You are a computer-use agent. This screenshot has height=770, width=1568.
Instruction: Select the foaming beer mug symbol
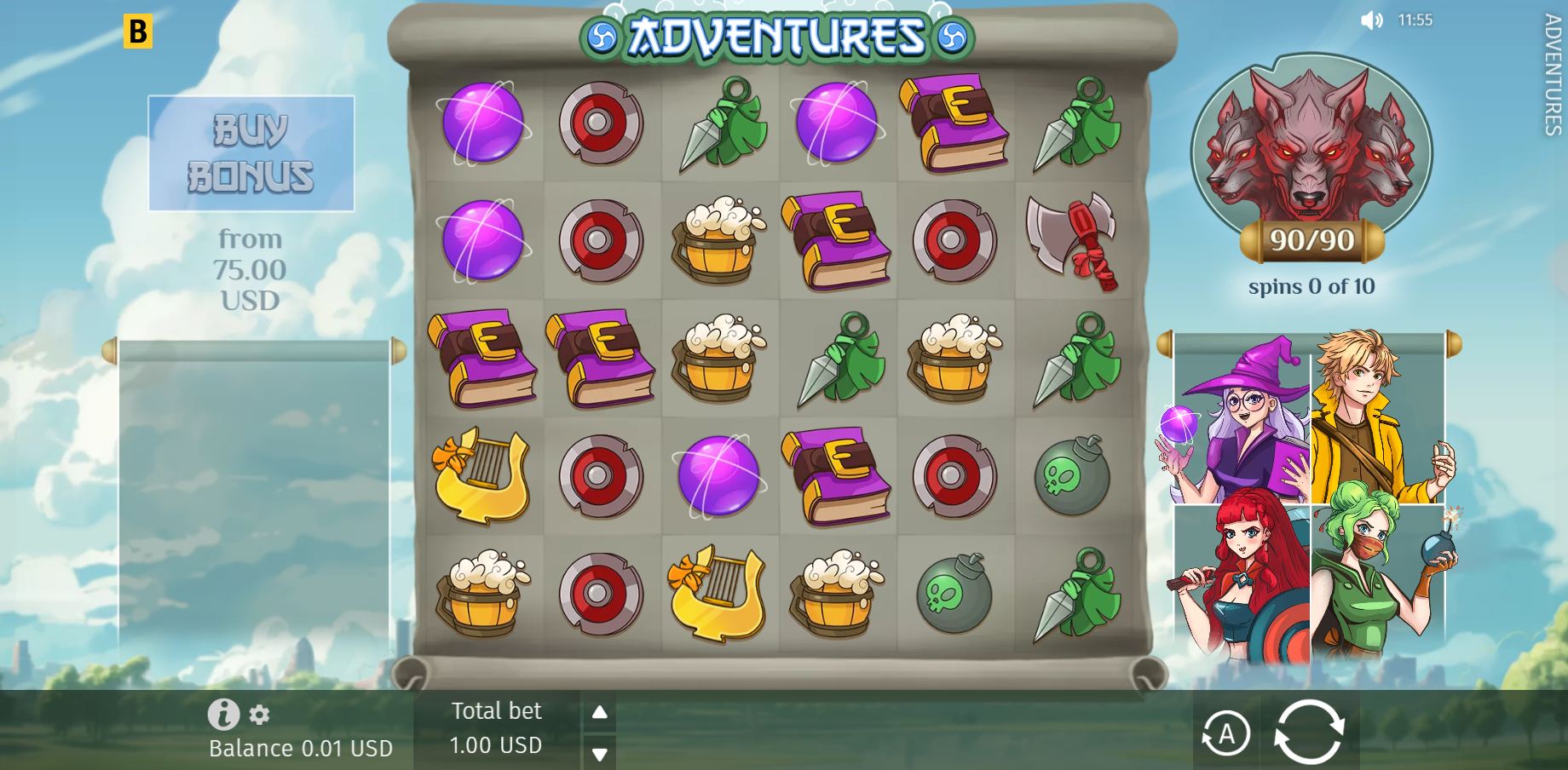718,238
